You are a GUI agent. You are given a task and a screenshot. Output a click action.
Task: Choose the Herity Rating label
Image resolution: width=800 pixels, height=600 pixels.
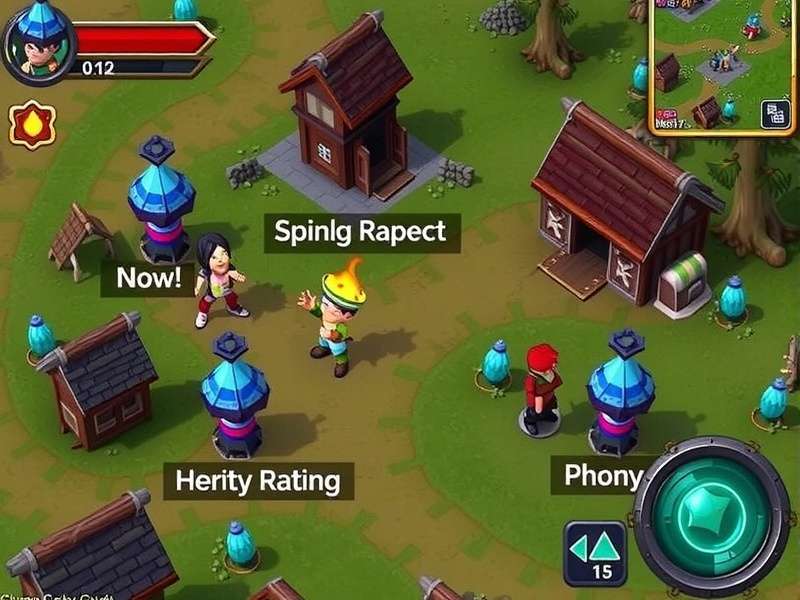tap(258, 481)
